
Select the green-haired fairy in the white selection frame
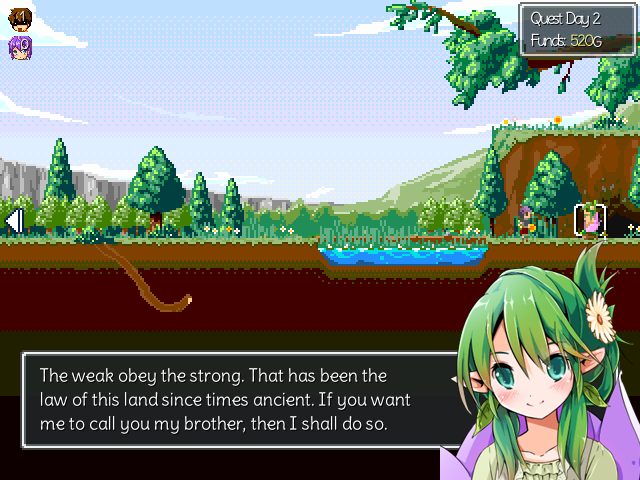[590, 220]
